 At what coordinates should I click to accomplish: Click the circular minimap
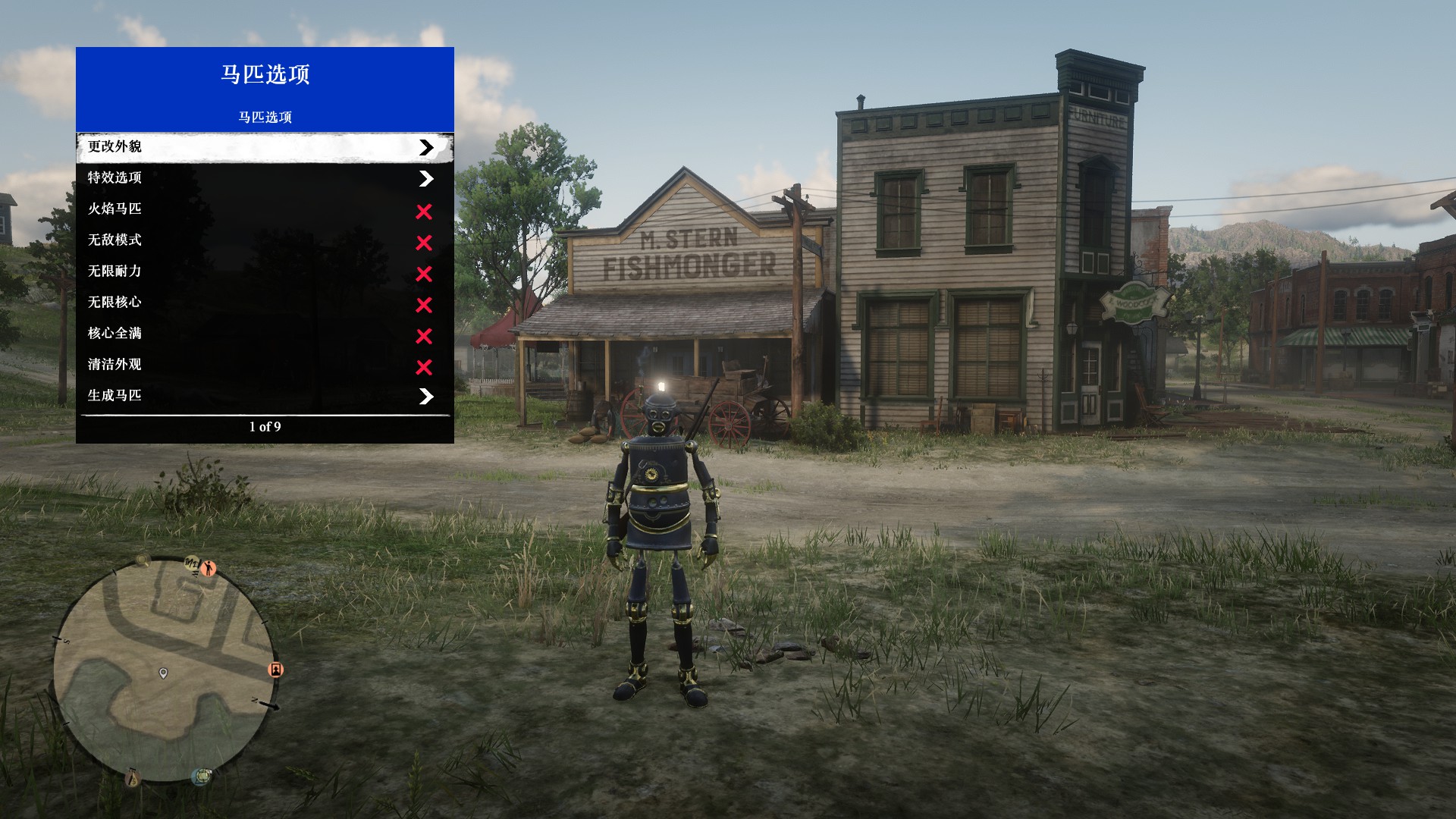click(x=165, y=670)
